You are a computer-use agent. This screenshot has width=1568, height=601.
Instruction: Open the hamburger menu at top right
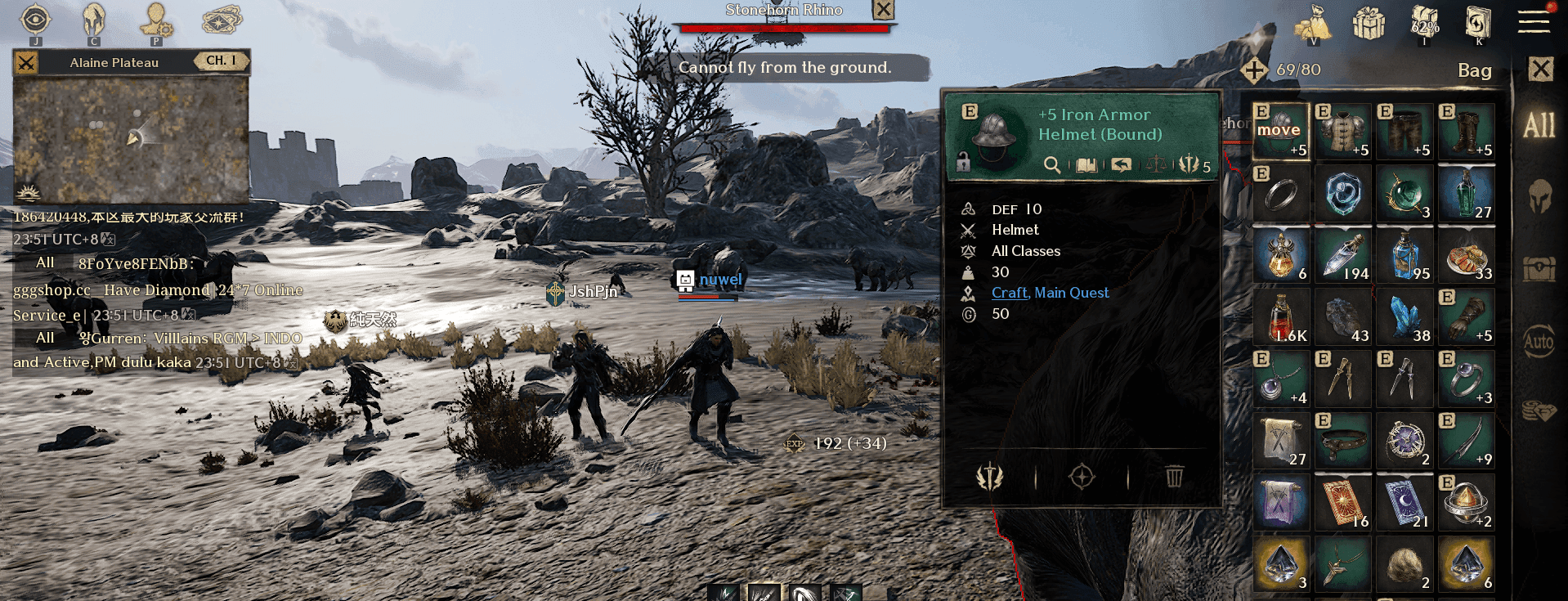[x=1535, y=23]
